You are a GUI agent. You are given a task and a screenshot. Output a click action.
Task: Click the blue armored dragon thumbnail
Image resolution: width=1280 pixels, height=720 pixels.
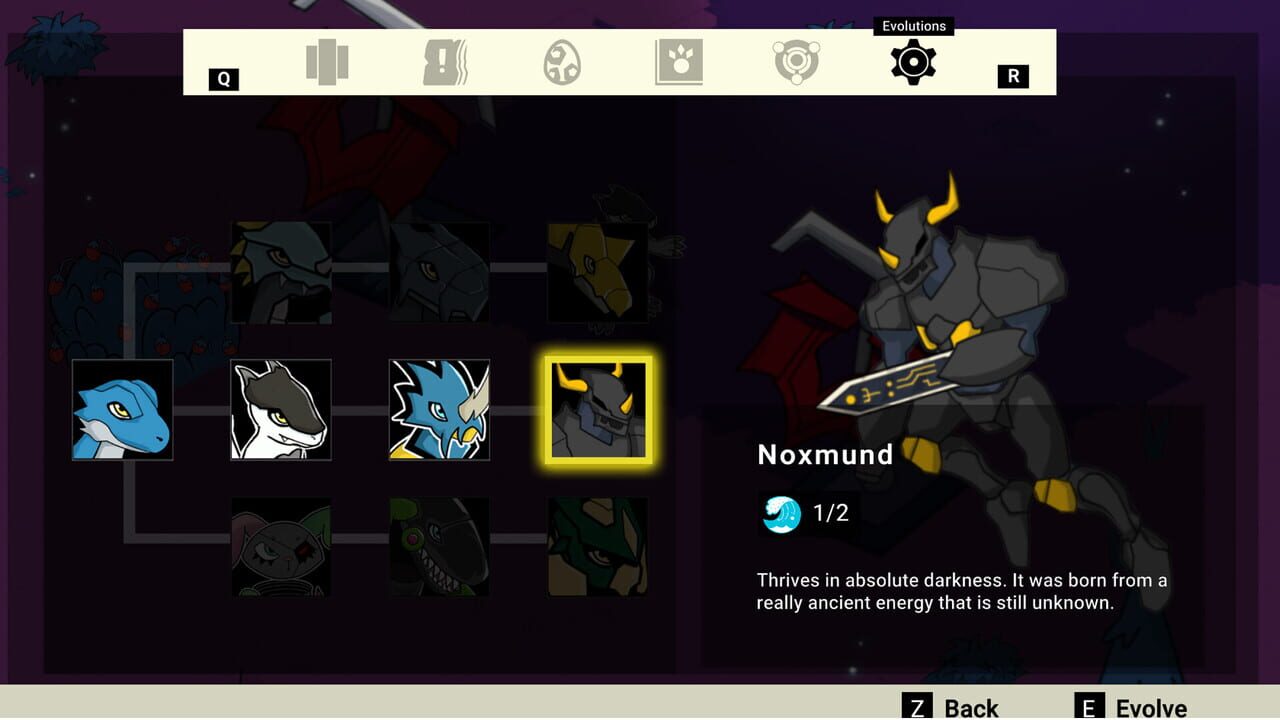(438, 408)
